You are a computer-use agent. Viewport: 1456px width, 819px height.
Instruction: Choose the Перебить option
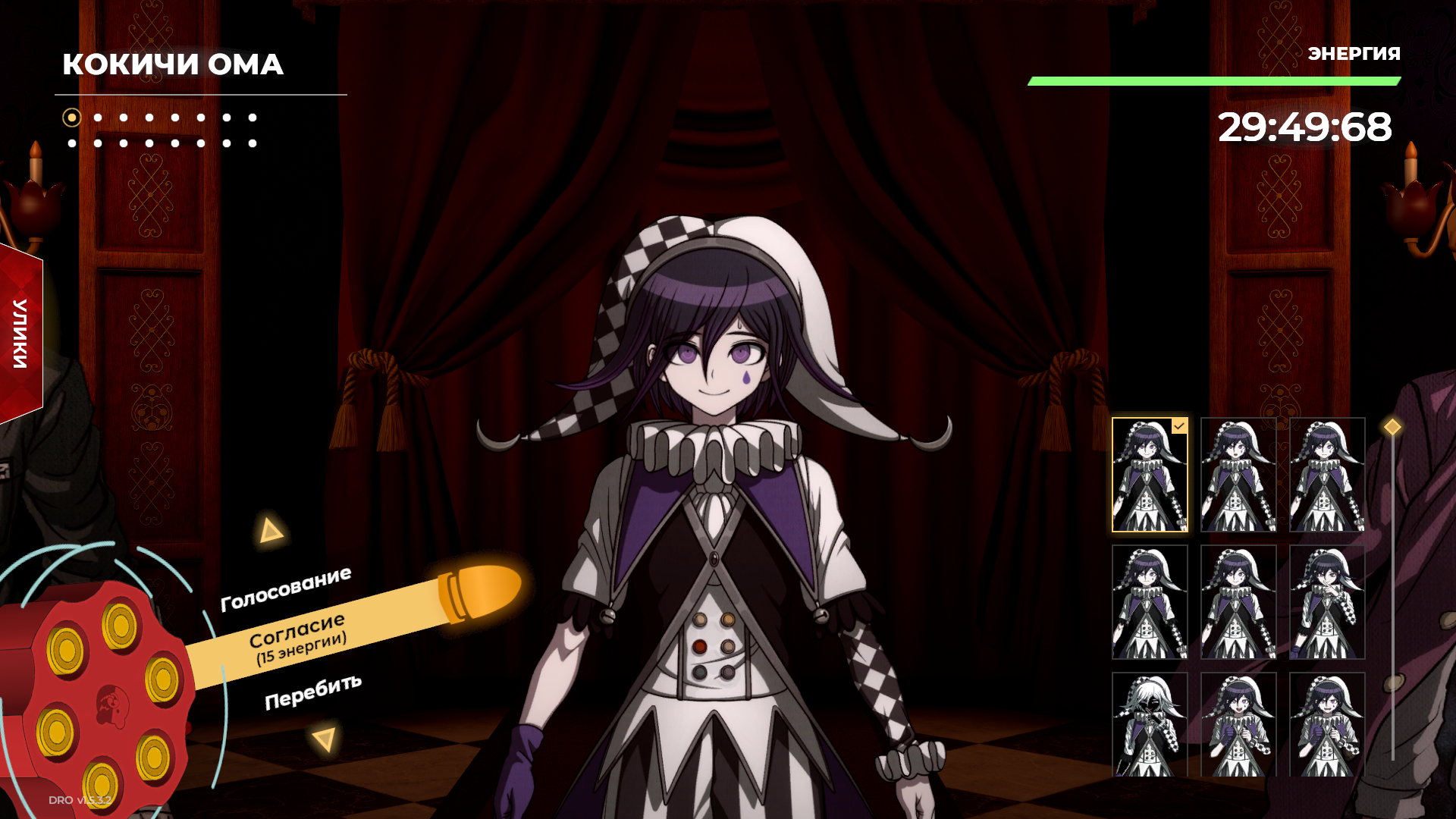coord(312,692)
